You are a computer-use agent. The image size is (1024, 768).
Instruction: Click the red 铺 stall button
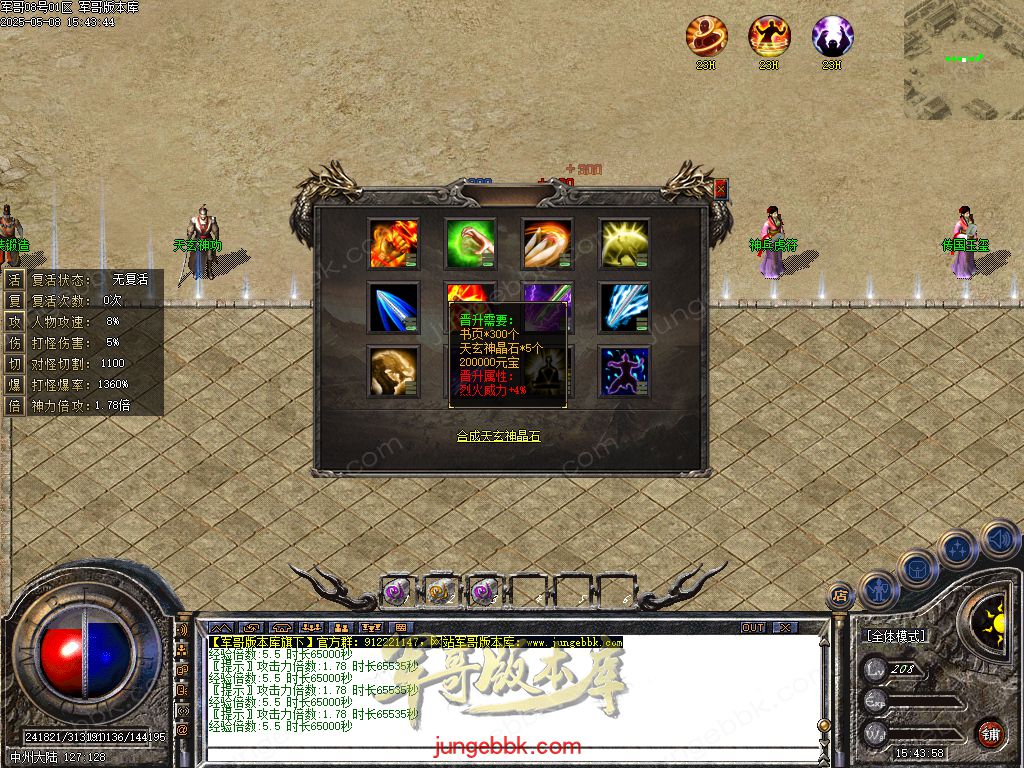tap(990, 733)
